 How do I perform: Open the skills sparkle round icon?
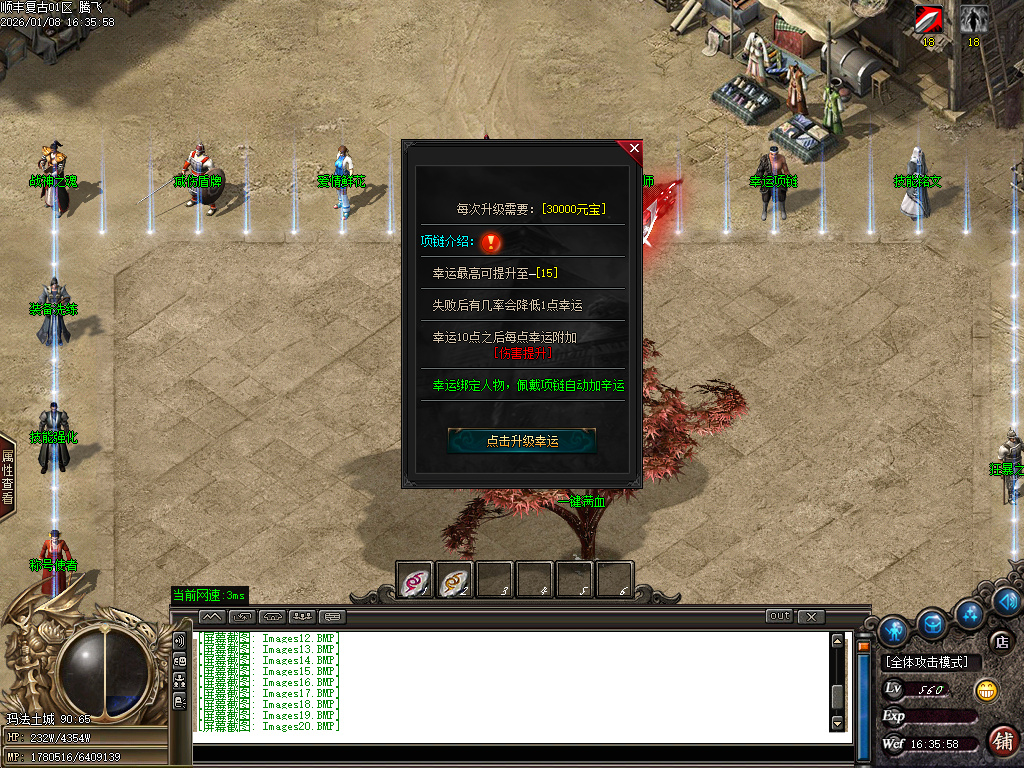(968, 612)
